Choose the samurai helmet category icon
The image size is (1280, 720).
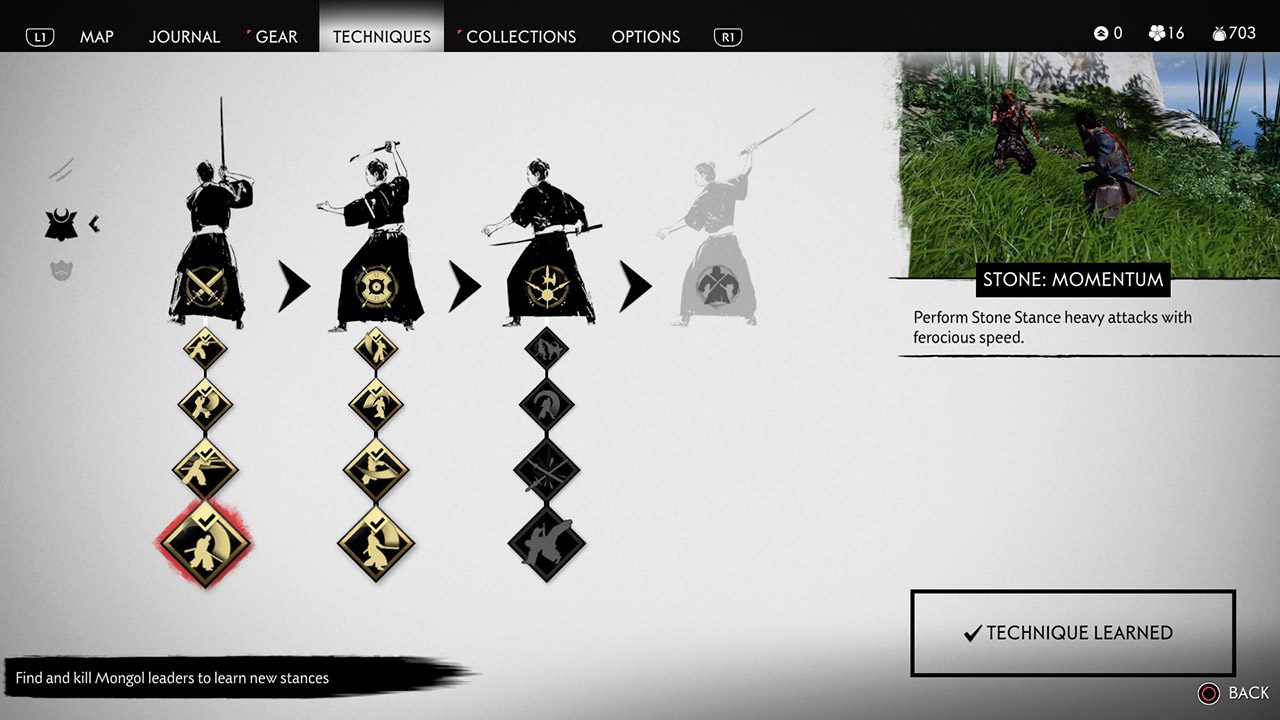point(61,224)
